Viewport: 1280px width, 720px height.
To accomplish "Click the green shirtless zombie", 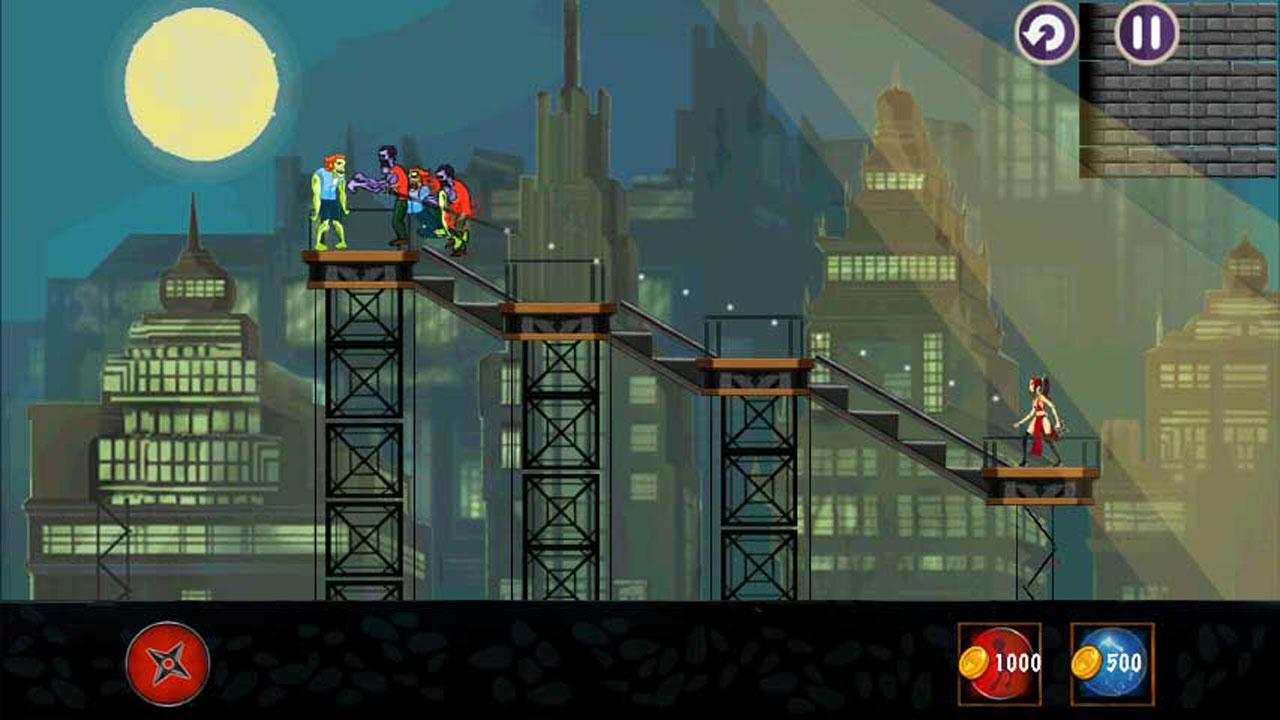I will coord(330,200).
